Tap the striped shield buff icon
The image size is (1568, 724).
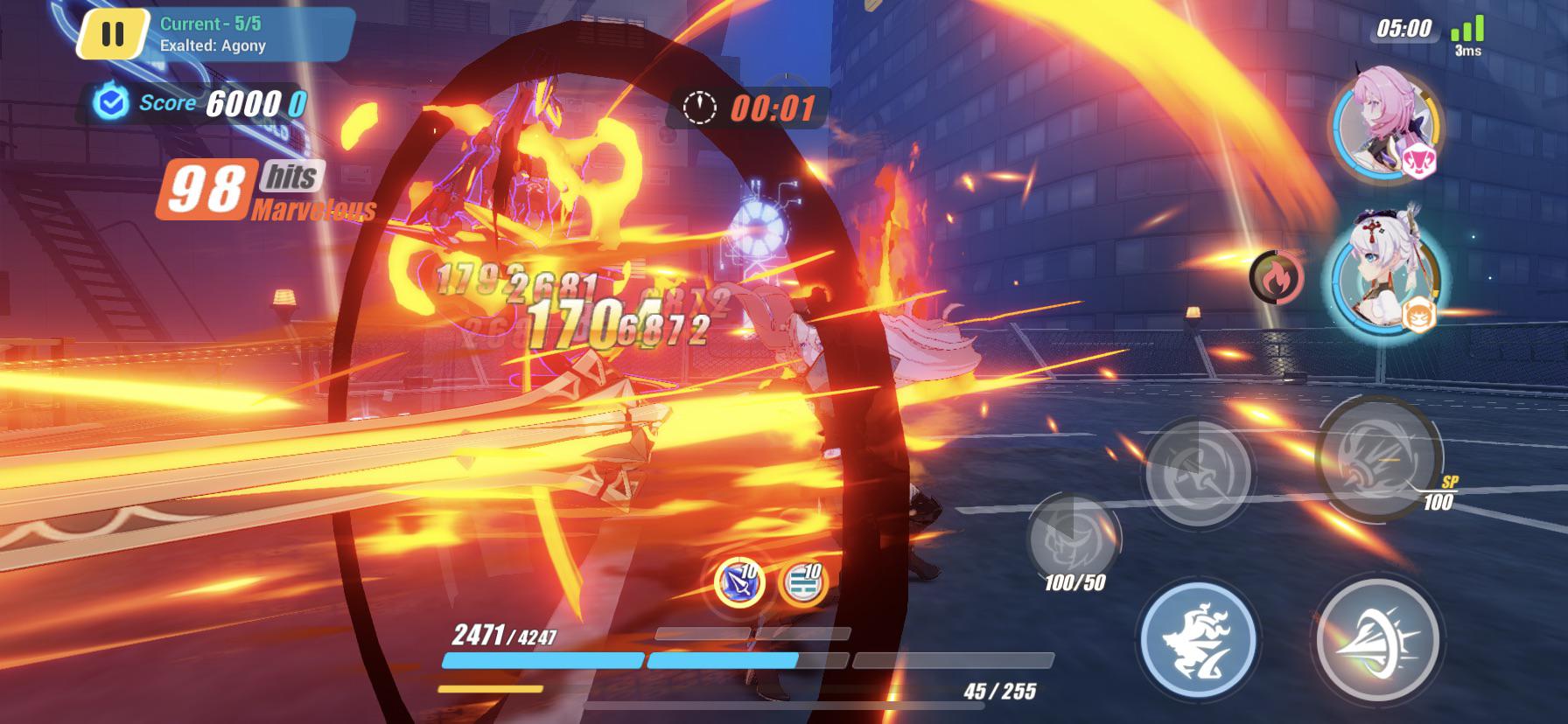pos(801,583)
